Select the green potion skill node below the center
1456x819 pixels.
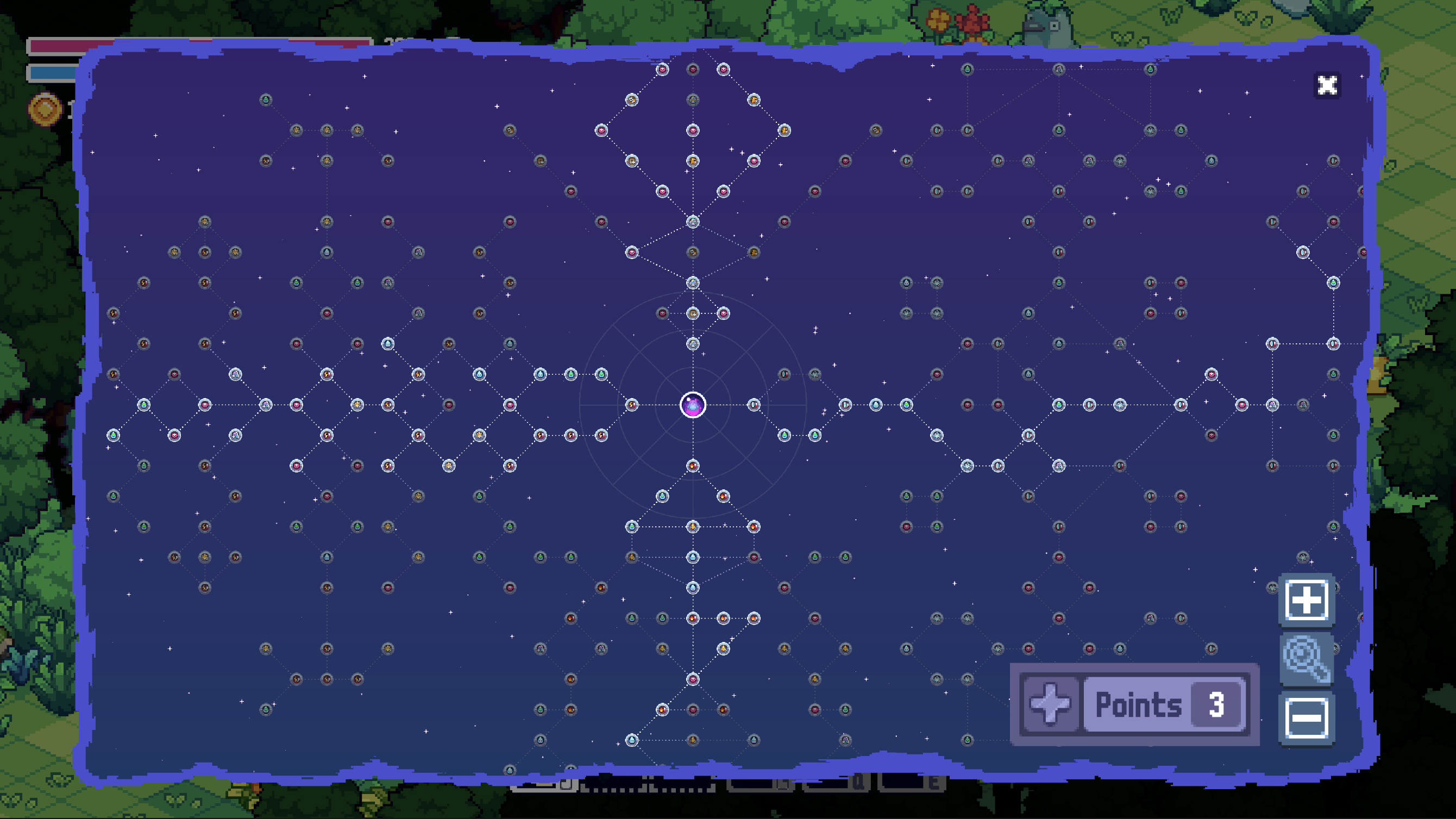point(663,496)
